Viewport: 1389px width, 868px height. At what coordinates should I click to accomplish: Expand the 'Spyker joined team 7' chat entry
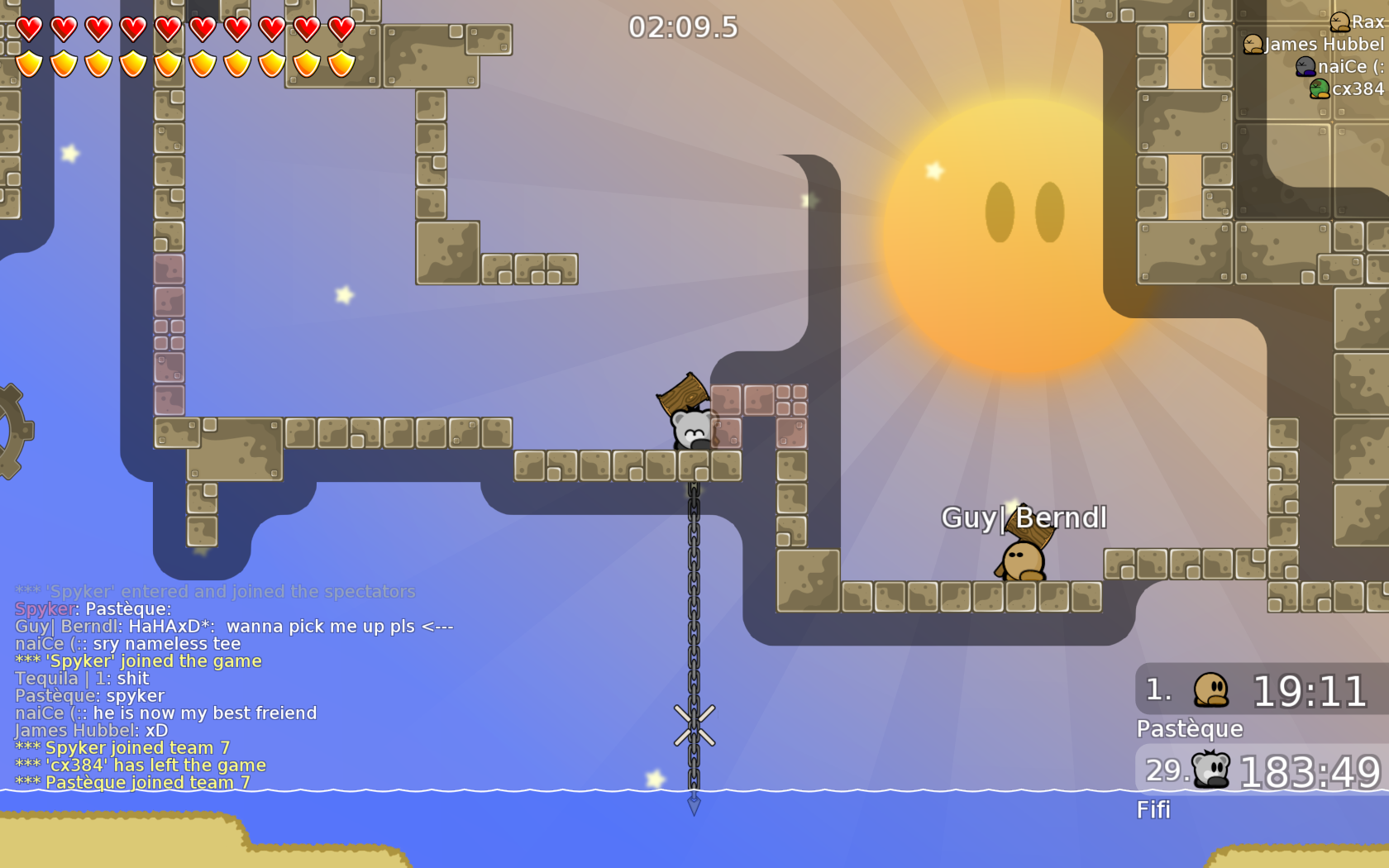[122, 747]
